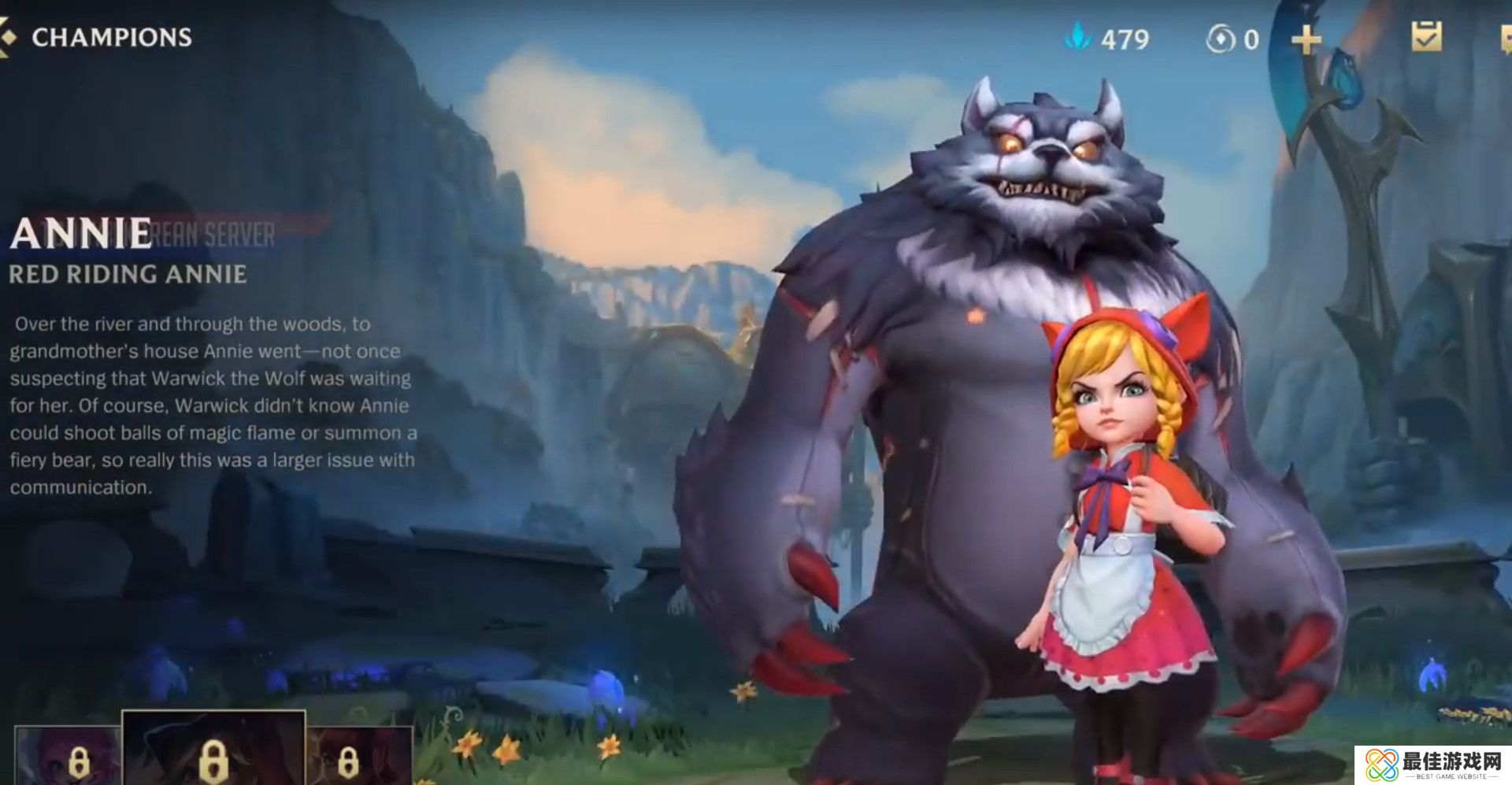The height and width of the screenshot is (785, 1512).
Task: Choose the large highlighted Red Riding Annie thumbnail
Action: pos(213,748)
